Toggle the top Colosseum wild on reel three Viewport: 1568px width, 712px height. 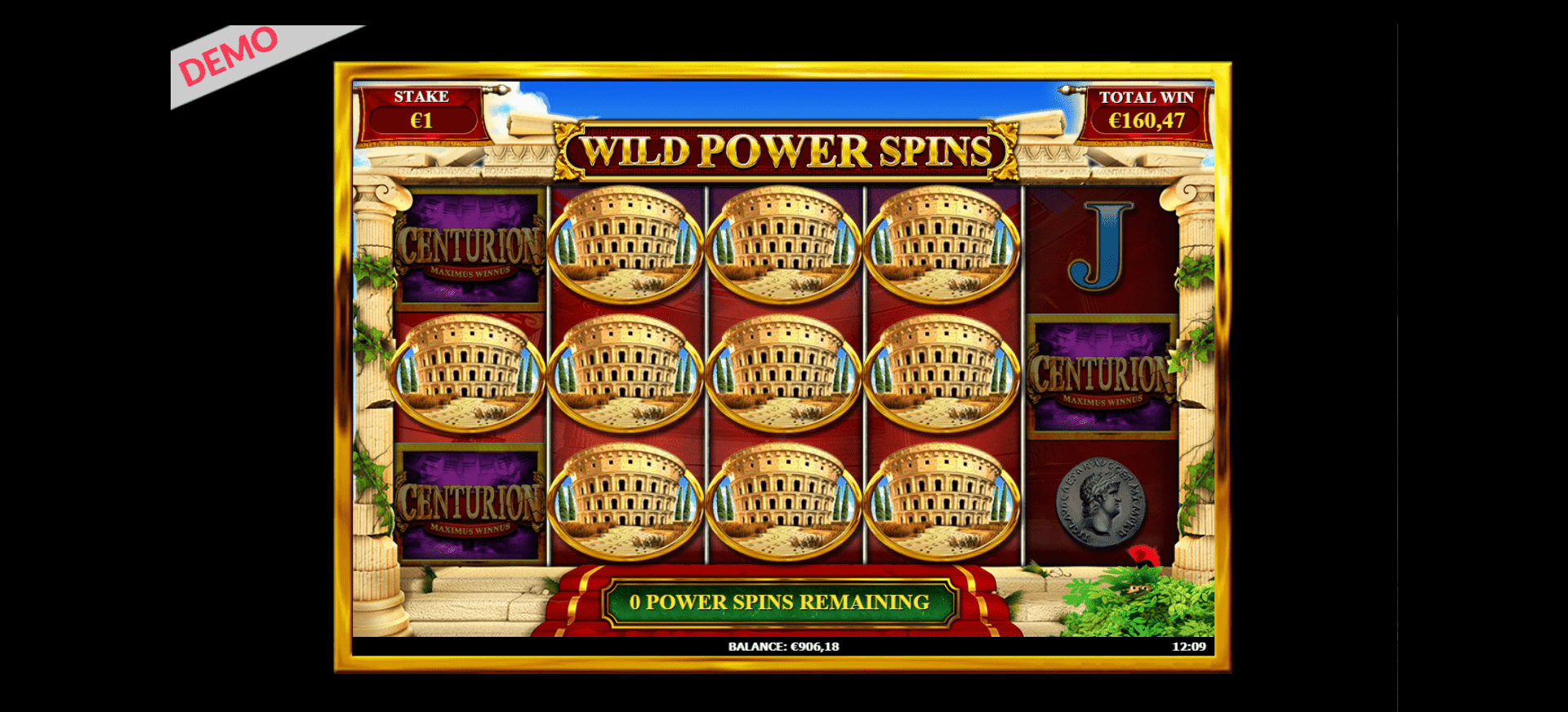(784, 245)
